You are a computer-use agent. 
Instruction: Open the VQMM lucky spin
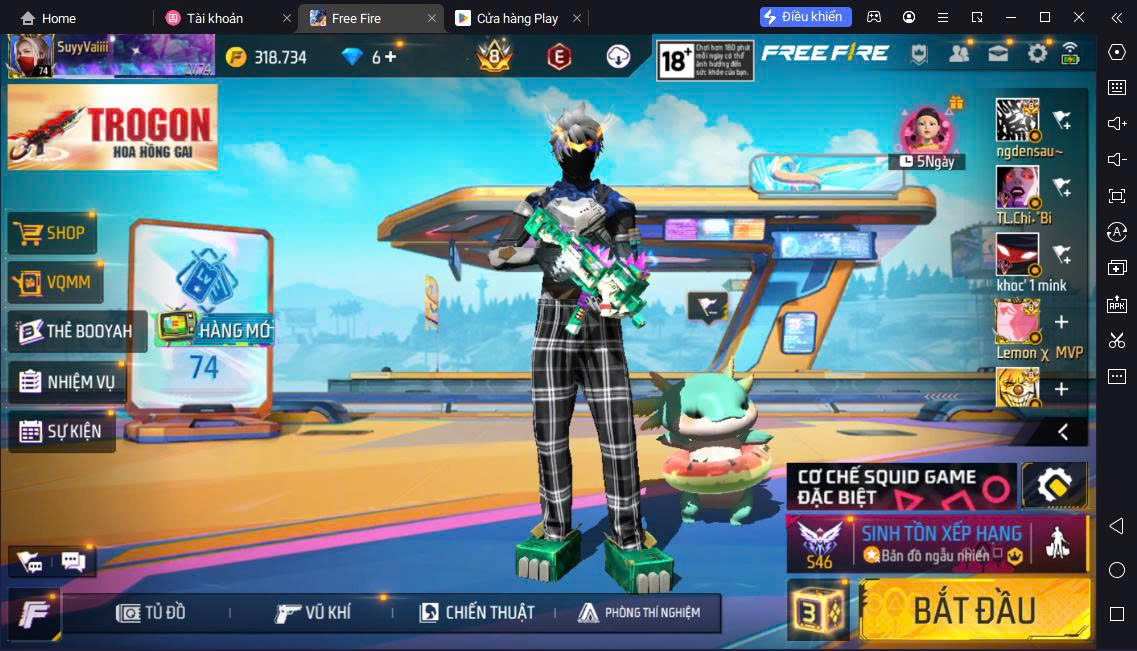pyautogui.click(x=56, y=282)
